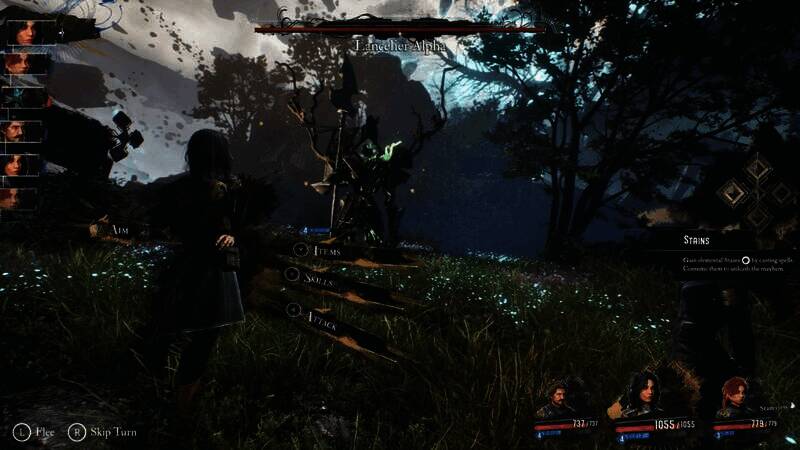Viewport: 800px width, 450px height.
Task: Click the Stains info panel title
Action: [697, 240]
